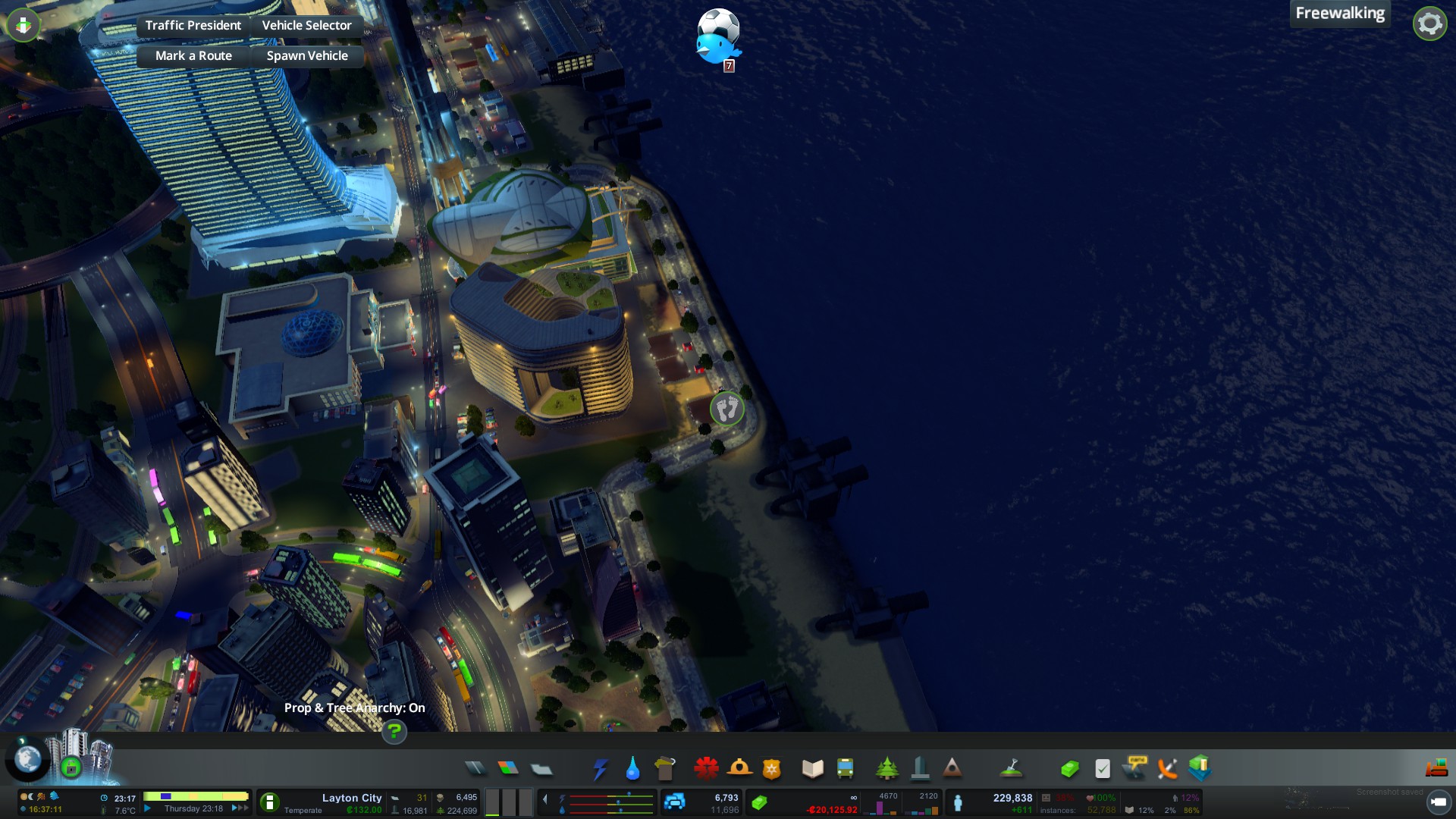Click the Vehicle Selector button

pos(306,25)
